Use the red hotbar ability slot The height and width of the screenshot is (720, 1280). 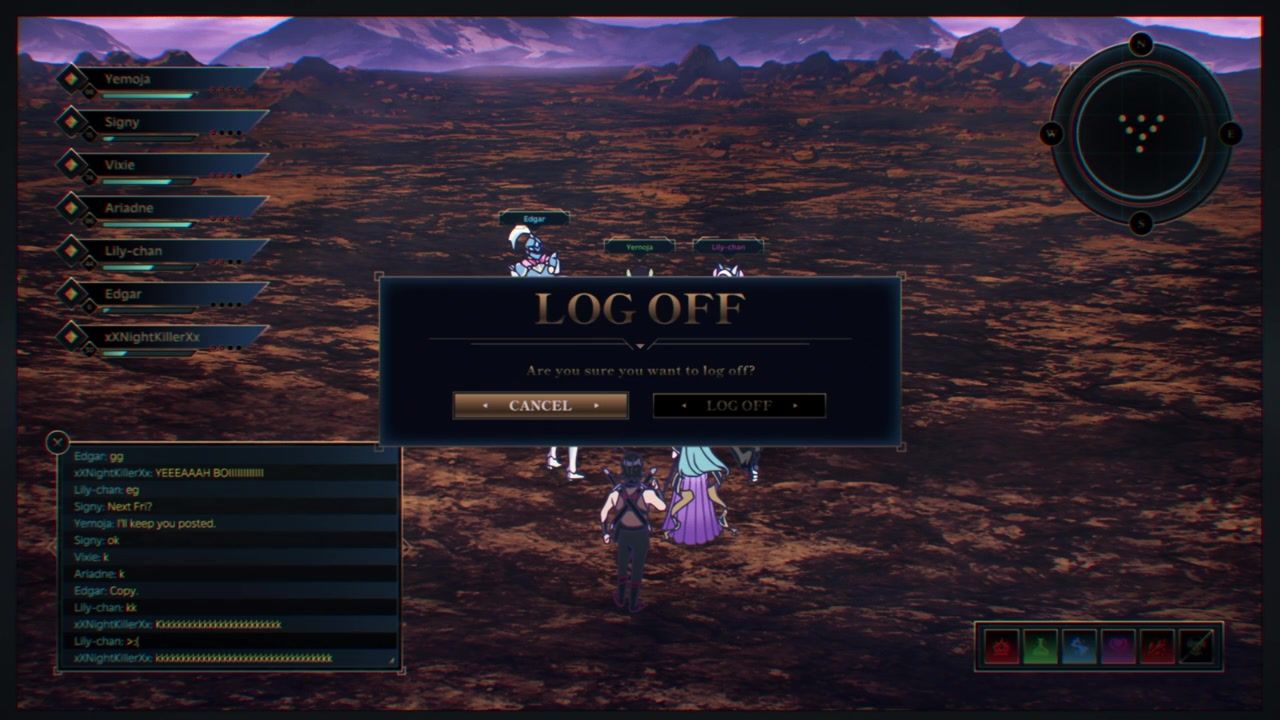coord(1002,647)
